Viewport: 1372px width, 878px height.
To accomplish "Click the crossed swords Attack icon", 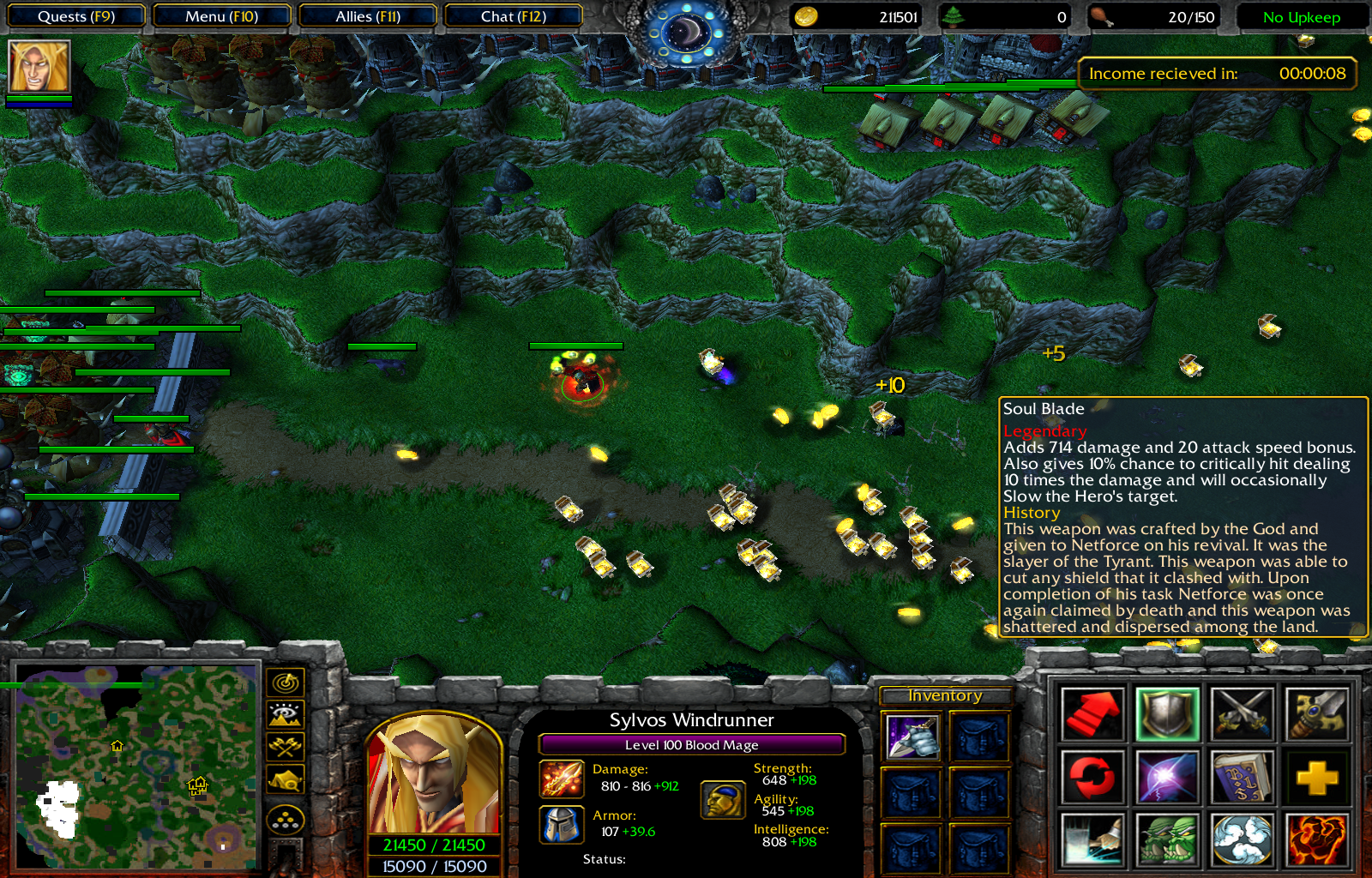I will tap(1243, 714).
